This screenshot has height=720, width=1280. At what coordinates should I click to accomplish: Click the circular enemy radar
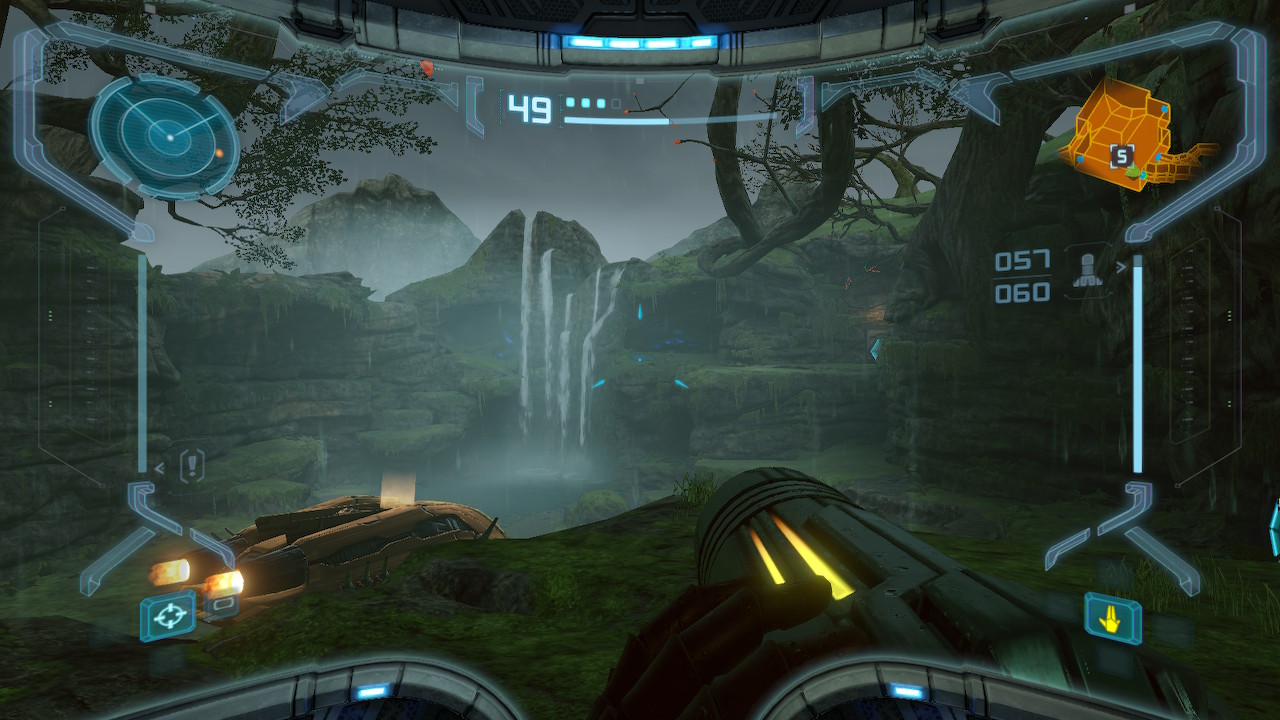click(165, 137)
